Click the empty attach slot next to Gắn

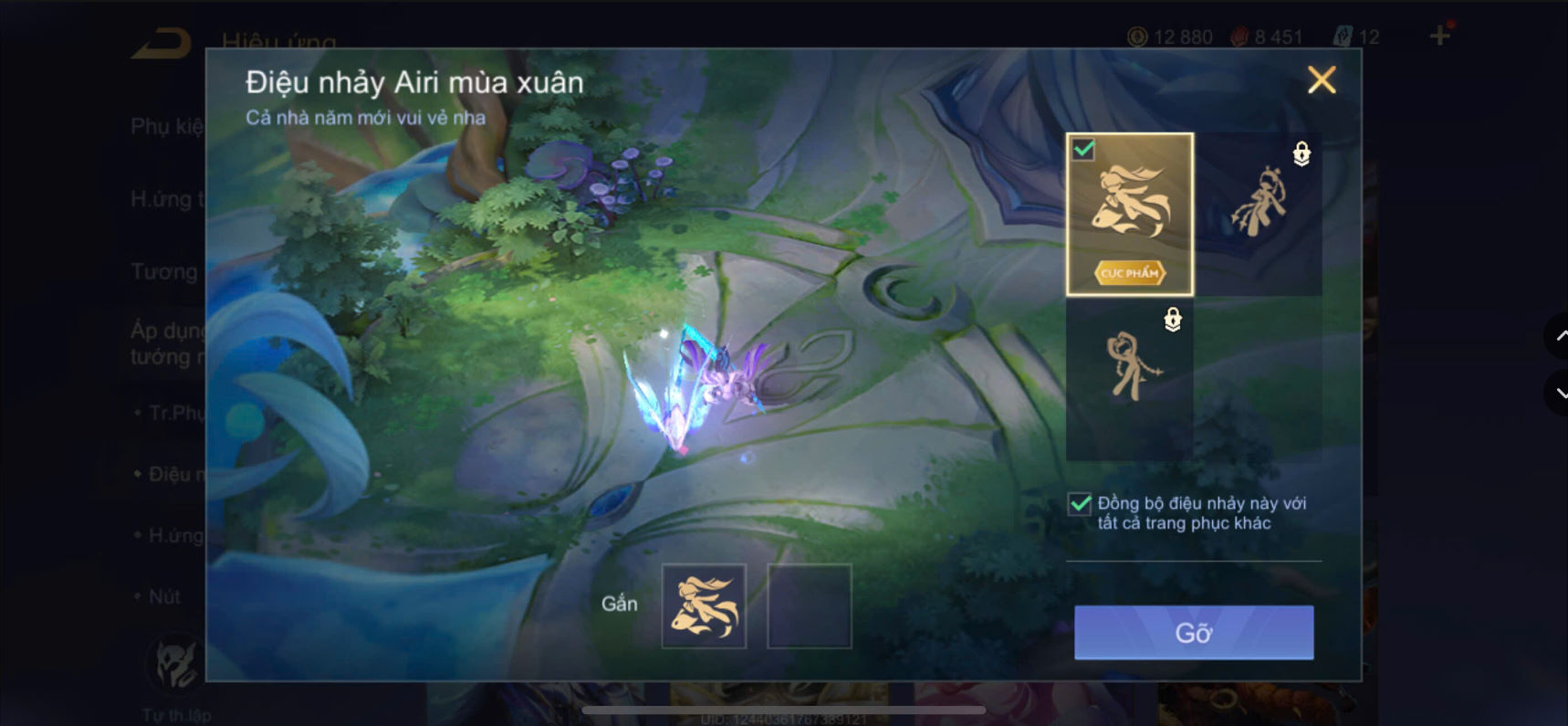(809, 605)
